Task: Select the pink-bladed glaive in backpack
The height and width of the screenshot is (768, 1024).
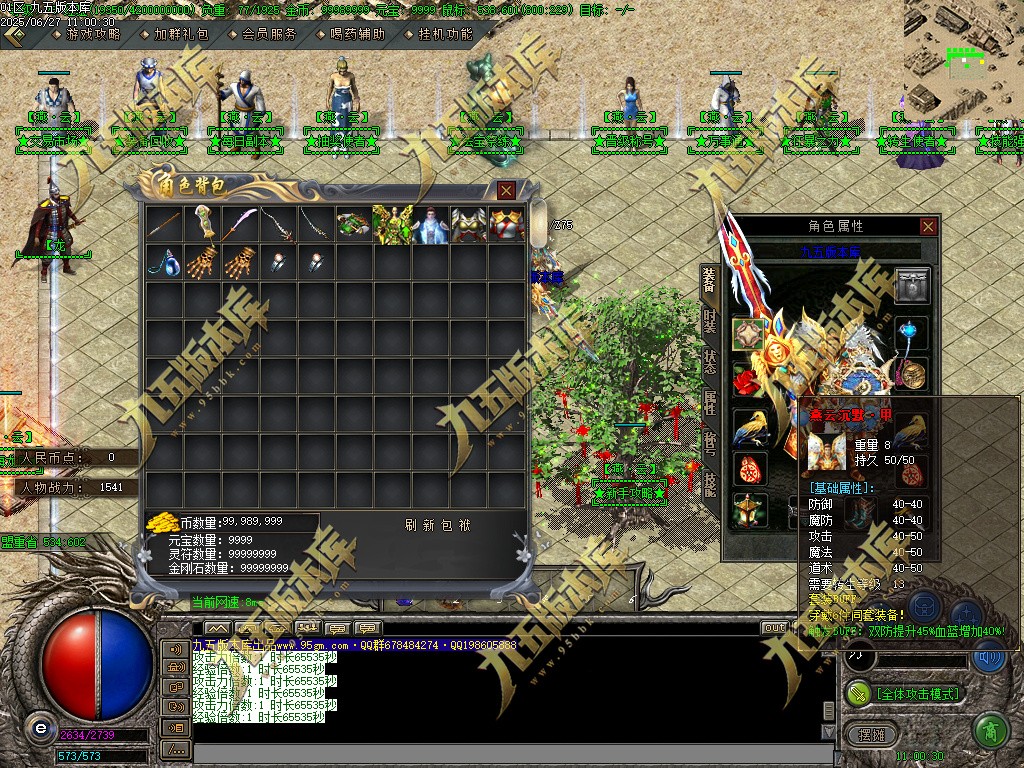Action: (x=240, y=224)
